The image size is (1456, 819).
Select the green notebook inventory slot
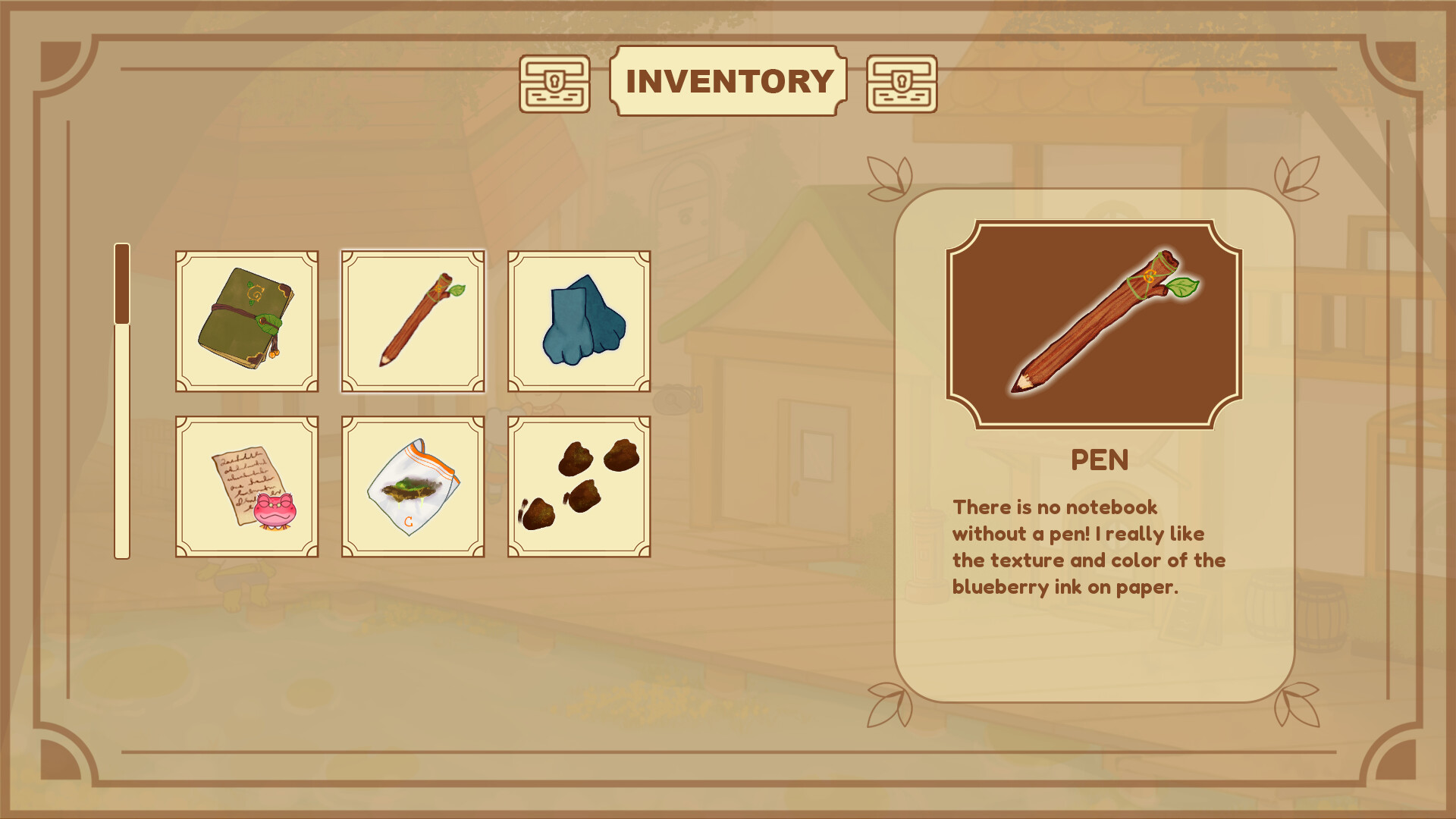tap(246, 321)
